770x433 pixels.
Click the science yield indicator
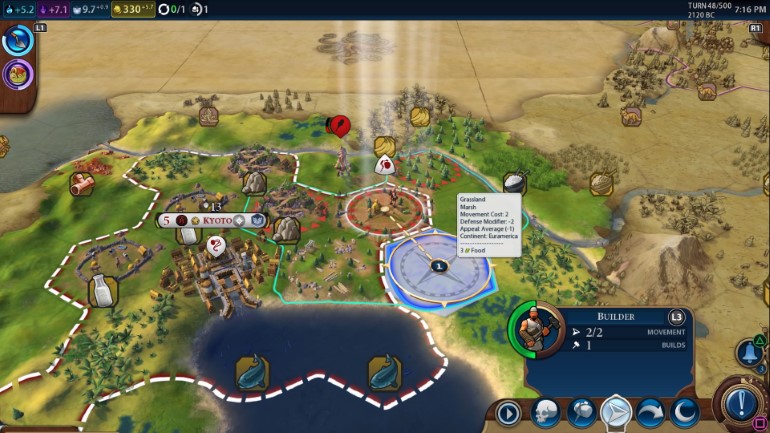click(19, 9)
